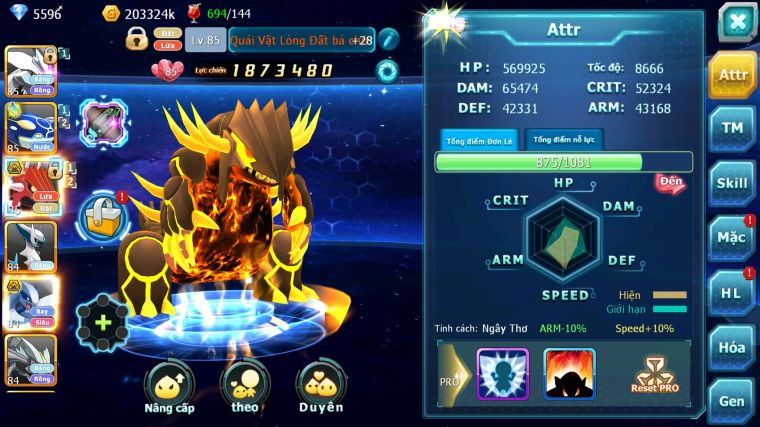Click the pencil rename icon
Screen dimensions: 760x427
[x=389, y=39]
